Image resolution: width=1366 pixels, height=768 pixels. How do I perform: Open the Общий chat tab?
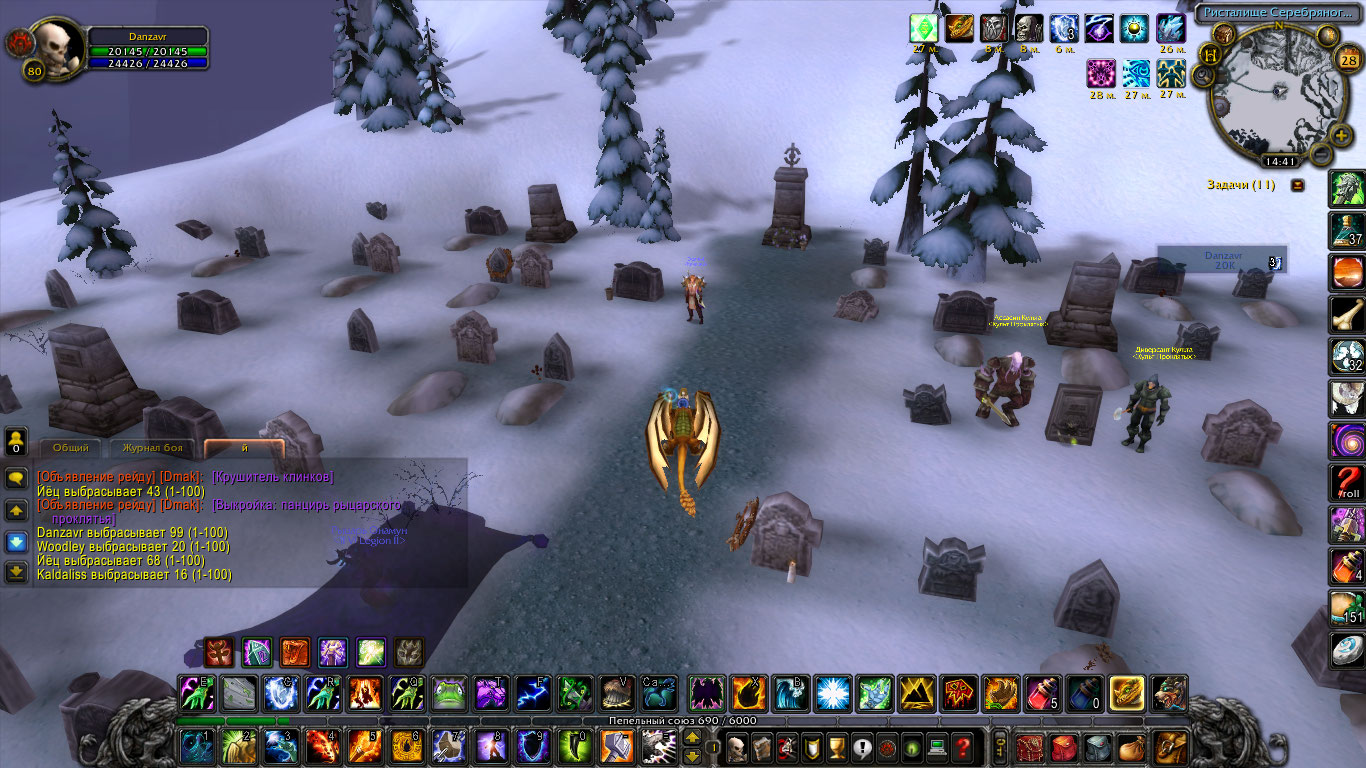[x=70, y=448]
